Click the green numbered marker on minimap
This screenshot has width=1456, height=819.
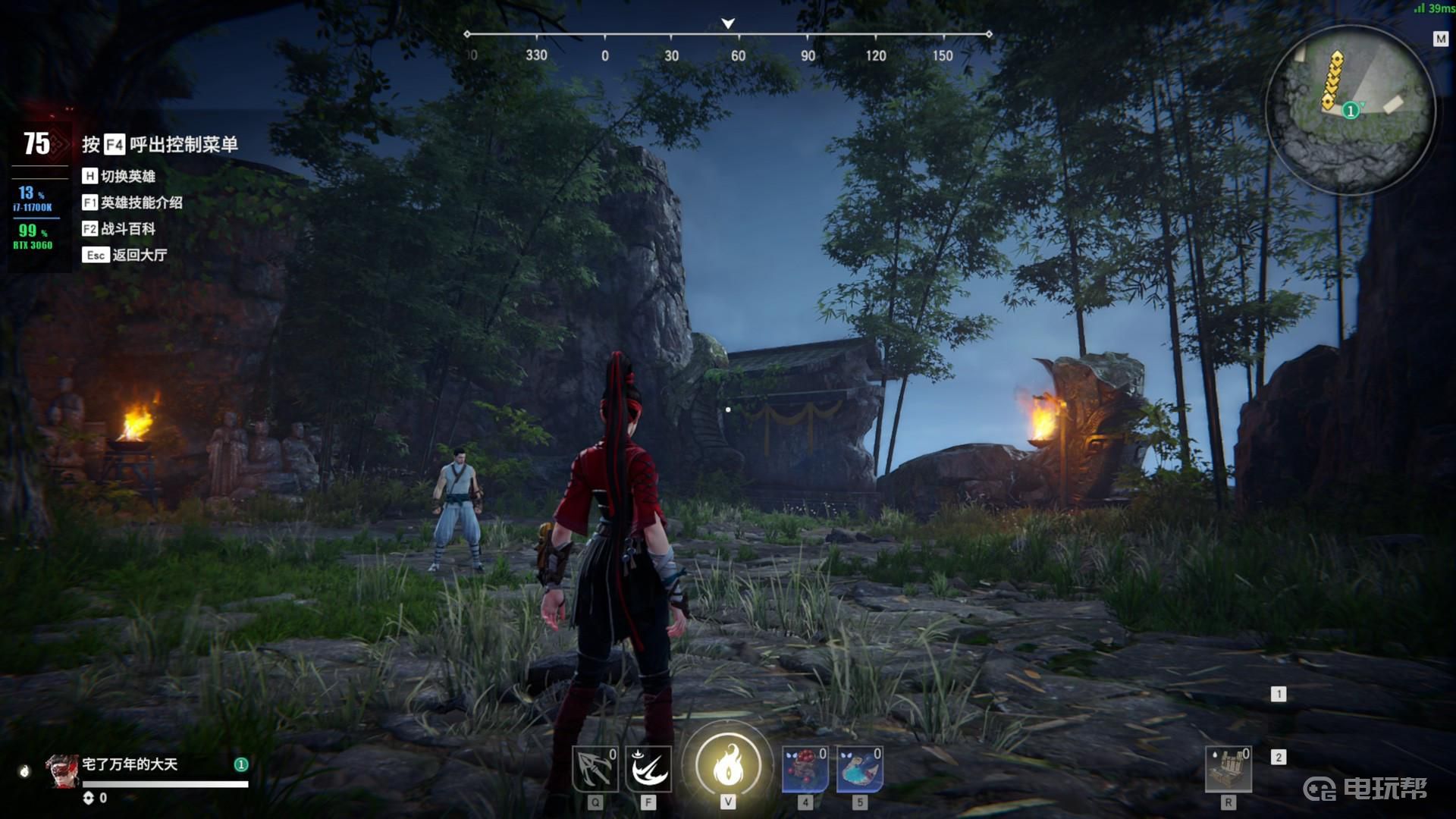1350,111
